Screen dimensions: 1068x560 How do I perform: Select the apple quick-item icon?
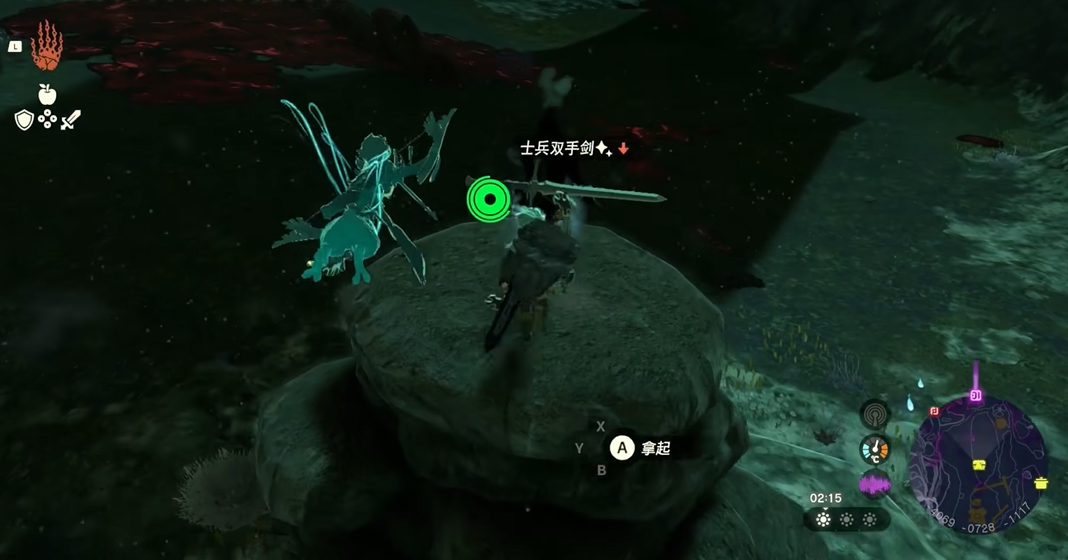(46, 95)
